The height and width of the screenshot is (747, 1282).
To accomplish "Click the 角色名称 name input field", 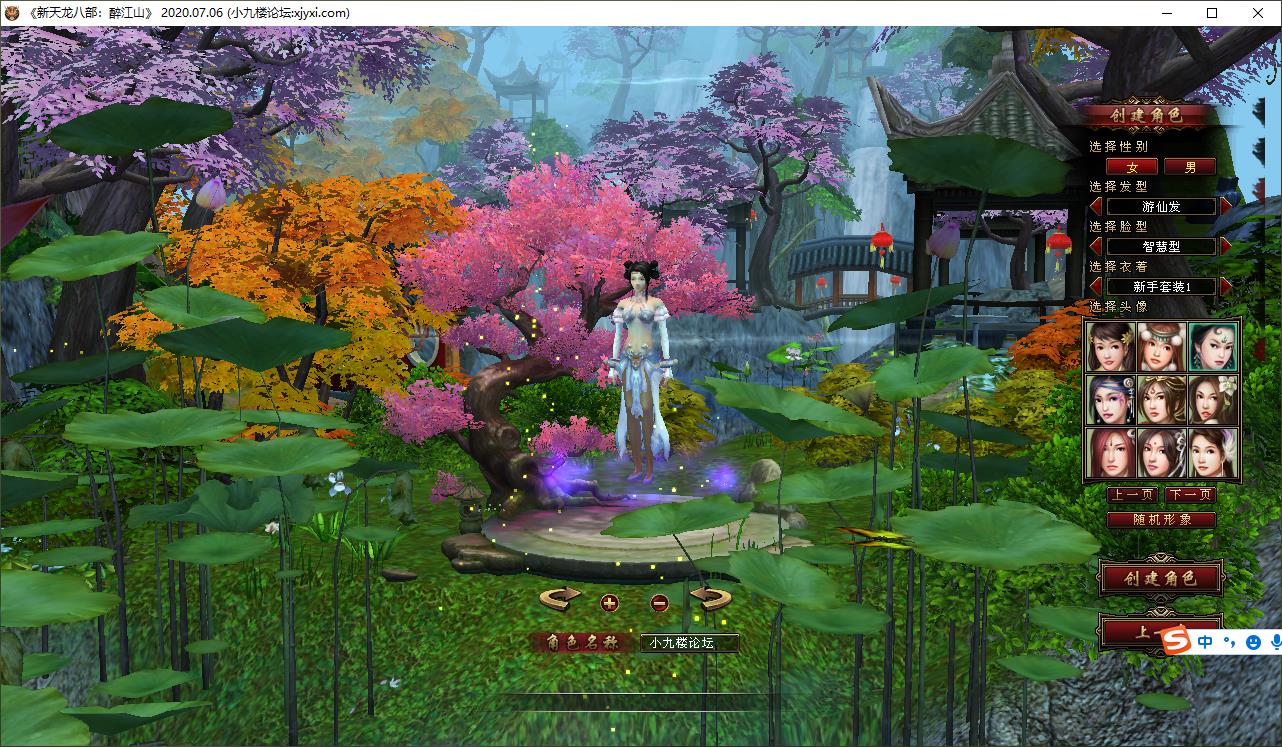I will [x=689, y=643].
